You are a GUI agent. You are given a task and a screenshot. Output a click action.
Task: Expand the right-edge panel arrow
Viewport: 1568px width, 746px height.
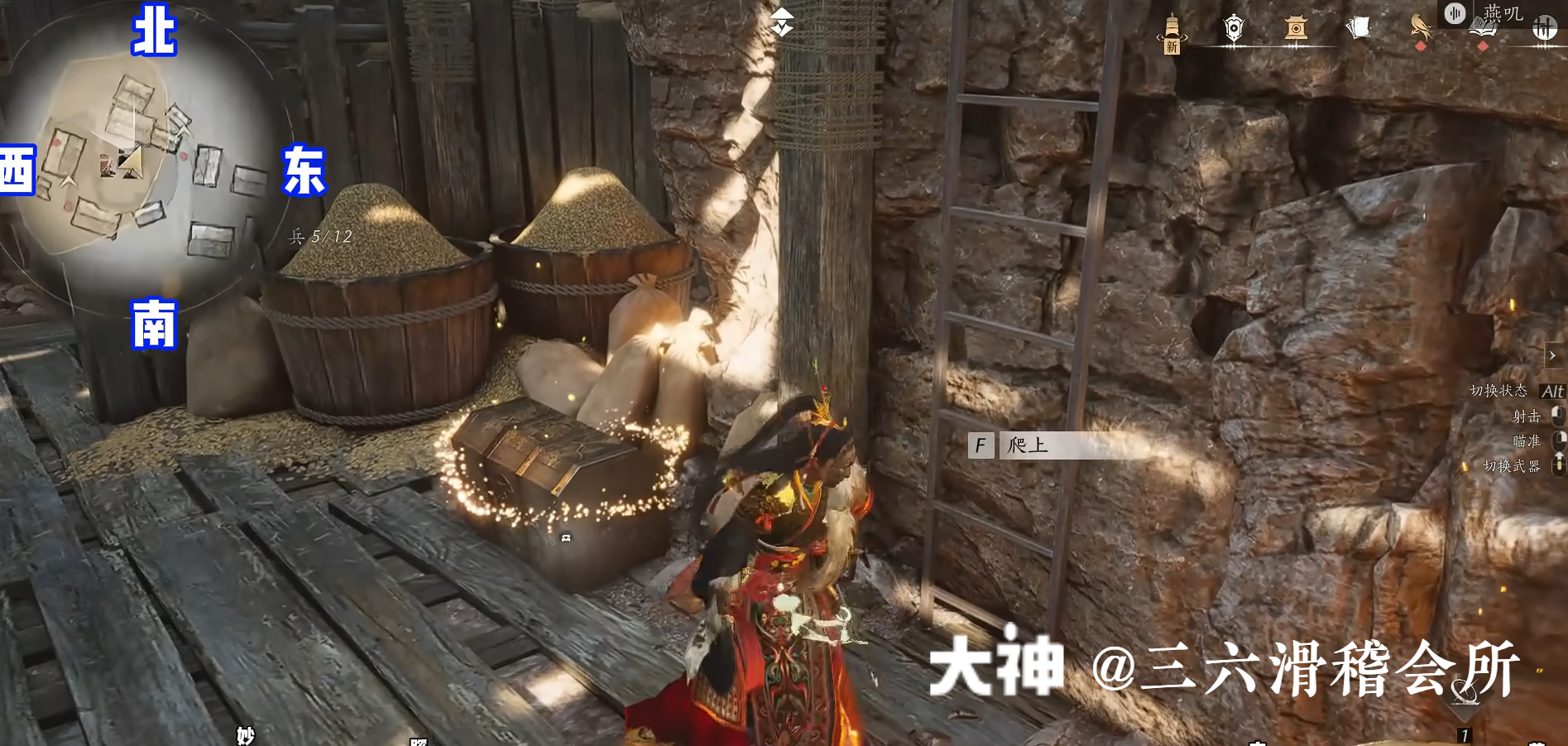1551,356
